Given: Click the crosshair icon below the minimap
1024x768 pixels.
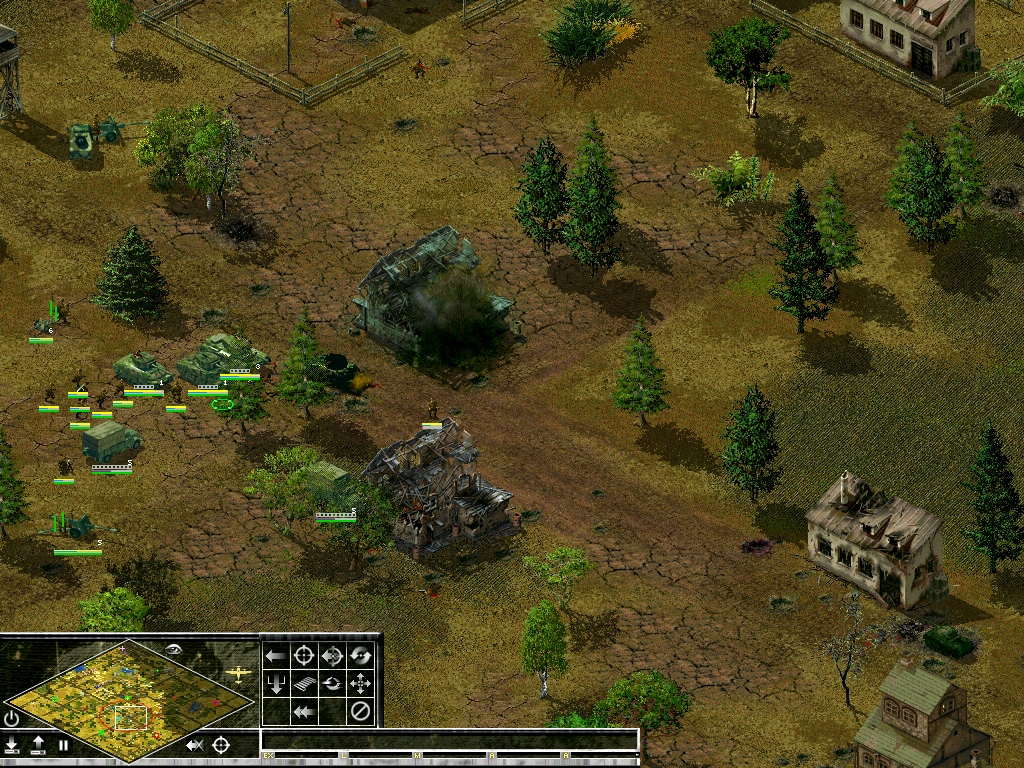Looking at the screenshot, I should coord(221,745).
